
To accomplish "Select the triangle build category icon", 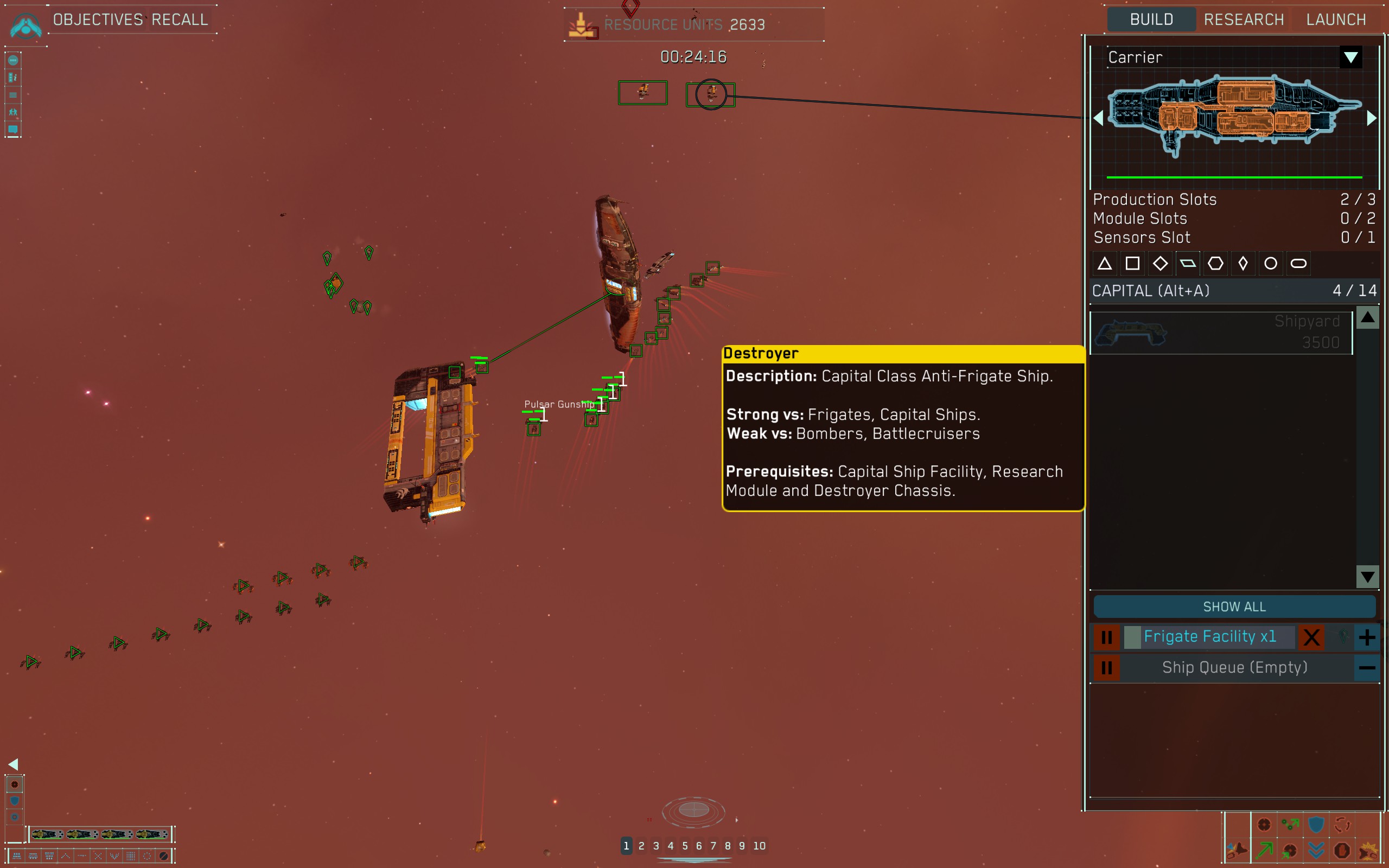I will pyautogui.click(x=1105, y=264).
